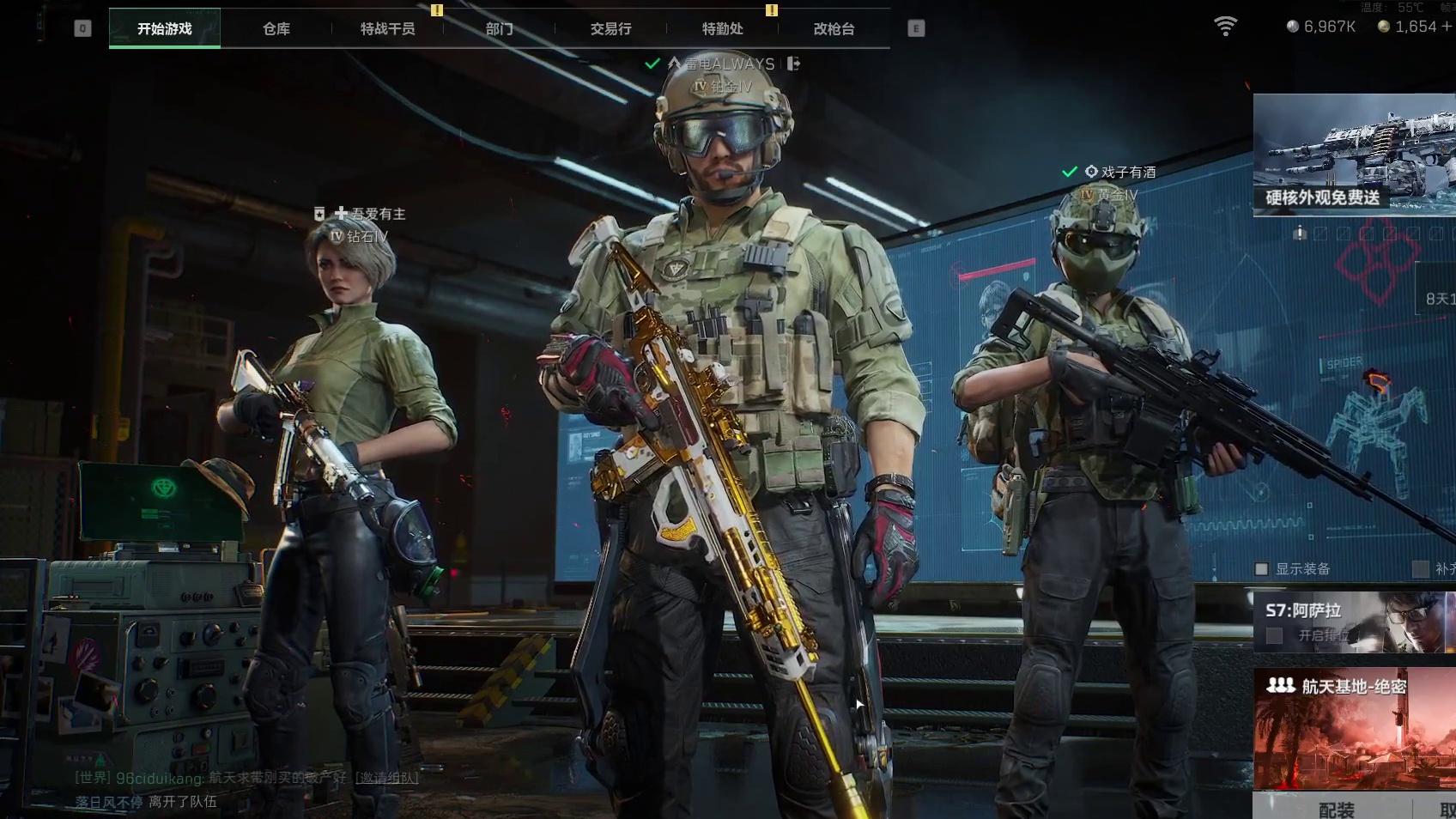The image size is (1456, 819).
Task: Open the 仓库 warehouse tab
Action: [x=276, y=28]
